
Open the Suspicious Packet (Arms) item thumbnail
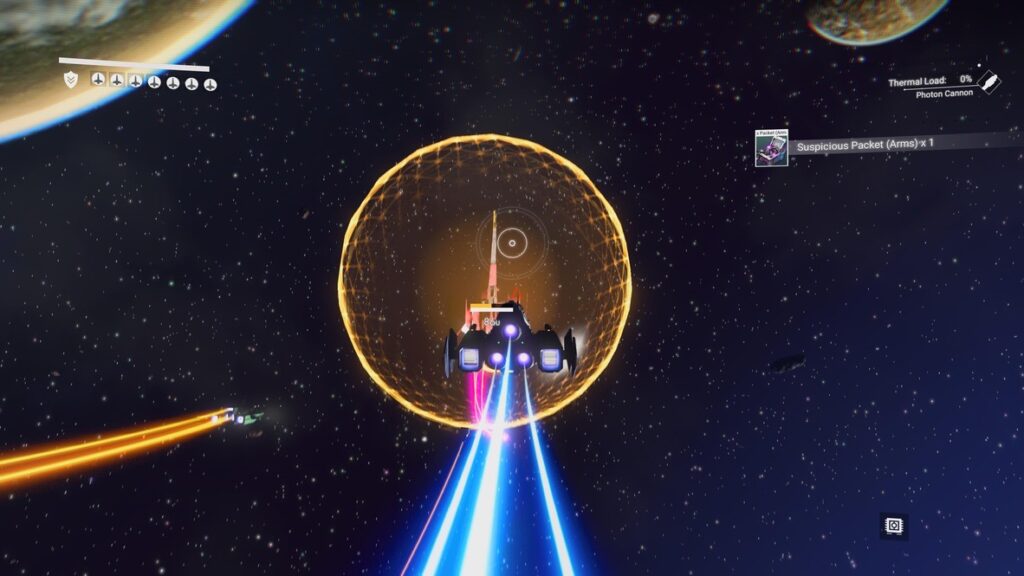click(771, 147)
